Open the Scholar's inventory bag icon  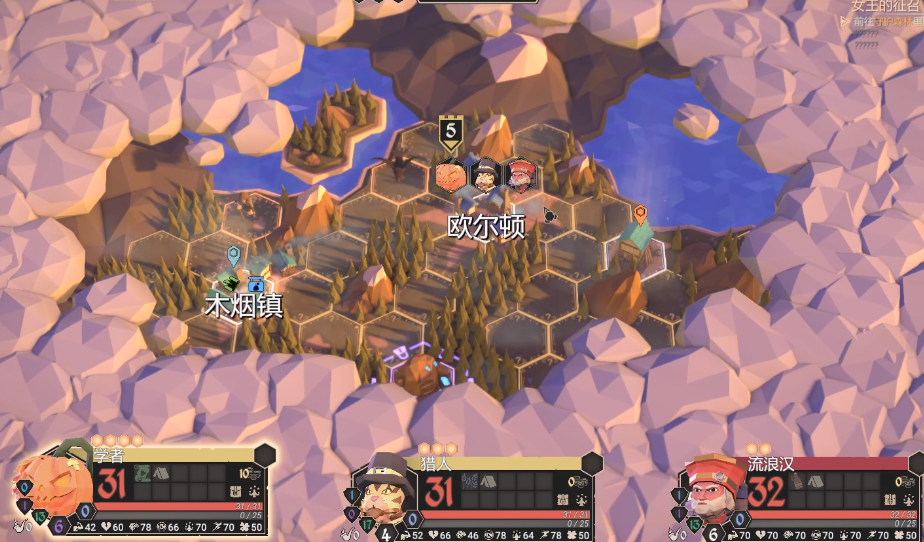point(235,491)
